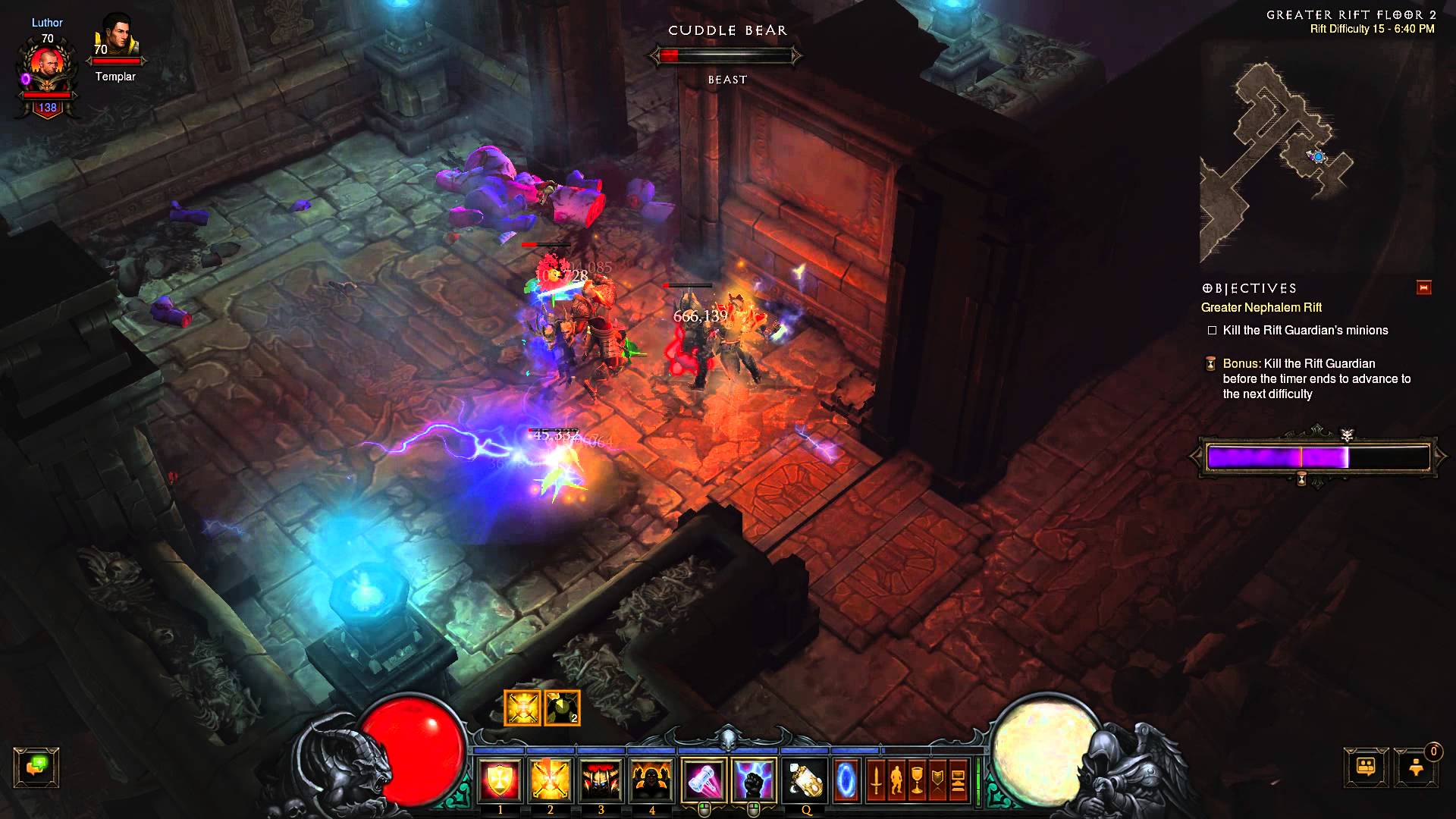This screenshot has height=819, width=1456.
Task: Click the Fist of the Heavens skill icon
Action: click(x=755, y=782)
